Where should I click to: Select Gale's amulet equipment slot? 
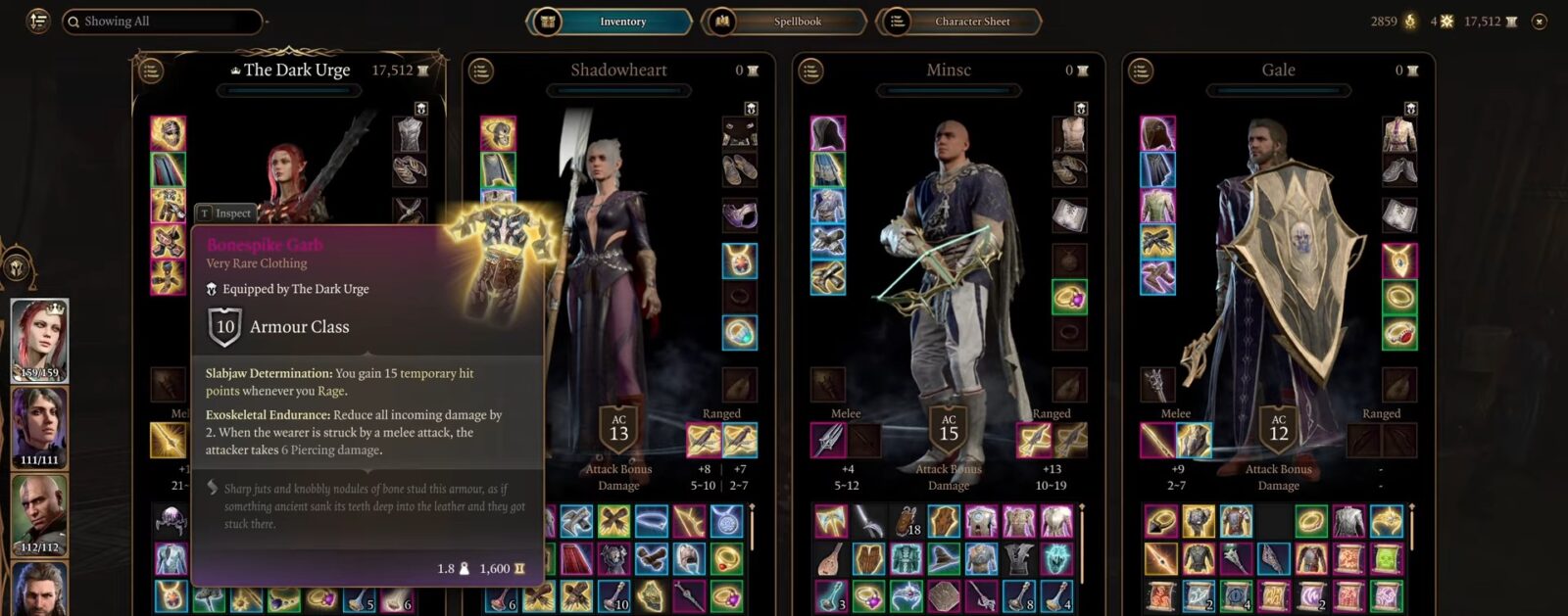(x=1398, y=261)
